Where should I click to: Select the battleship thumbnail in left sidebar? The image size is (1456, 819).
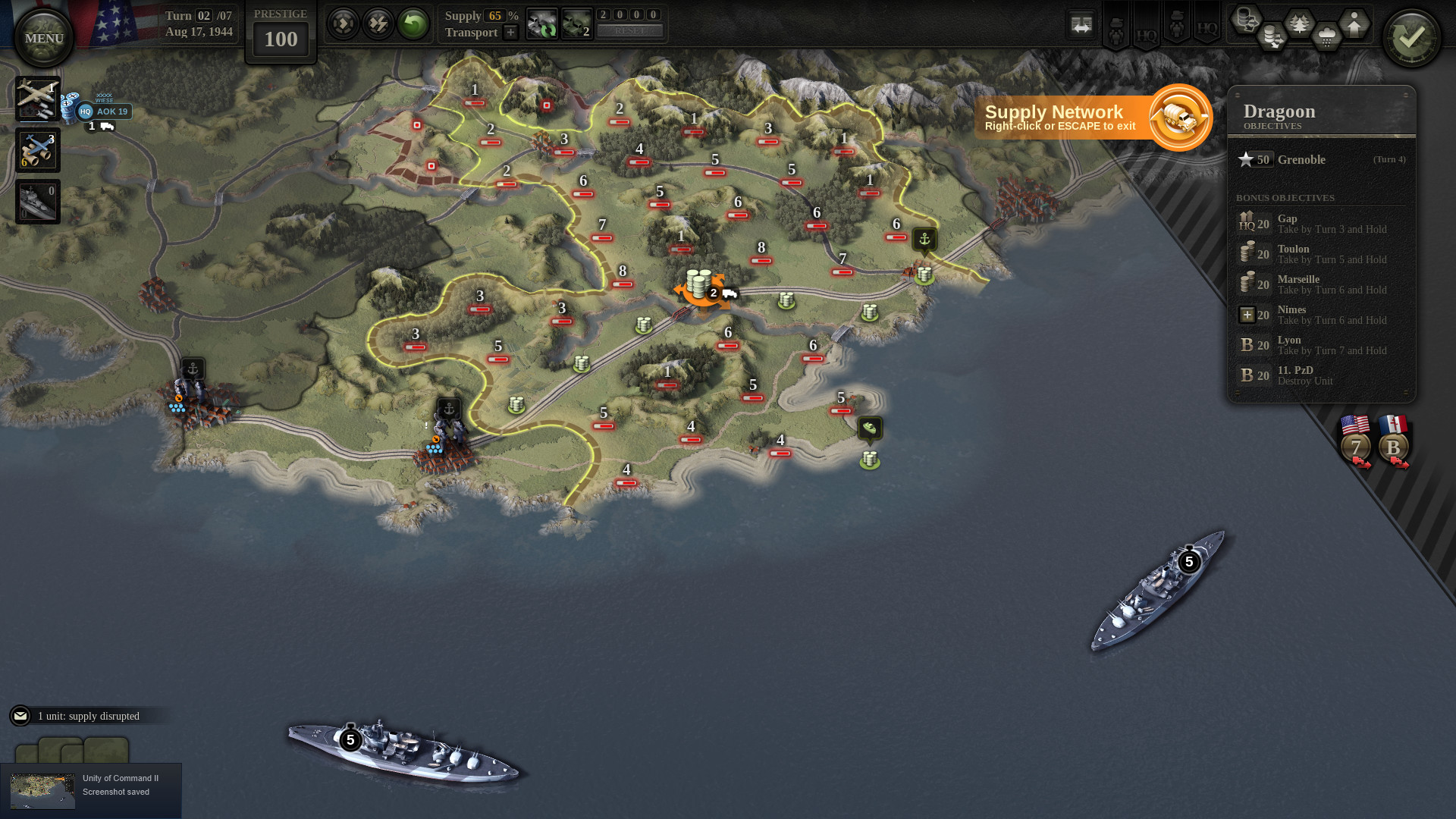(38, 201)
